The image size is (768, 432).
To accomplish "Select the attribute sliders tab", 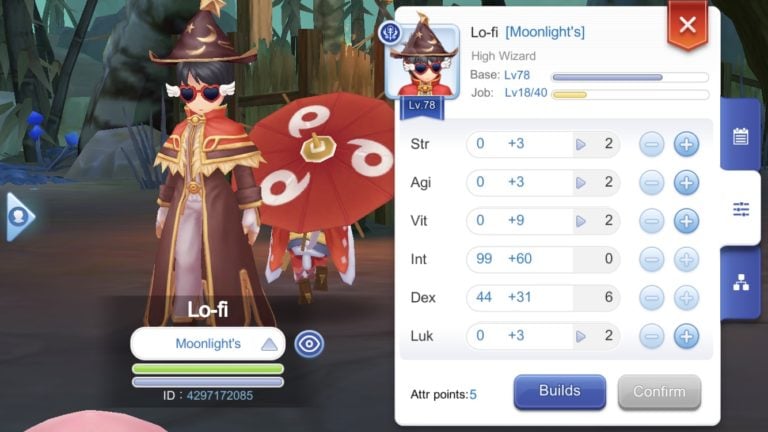I will point(741,209).
